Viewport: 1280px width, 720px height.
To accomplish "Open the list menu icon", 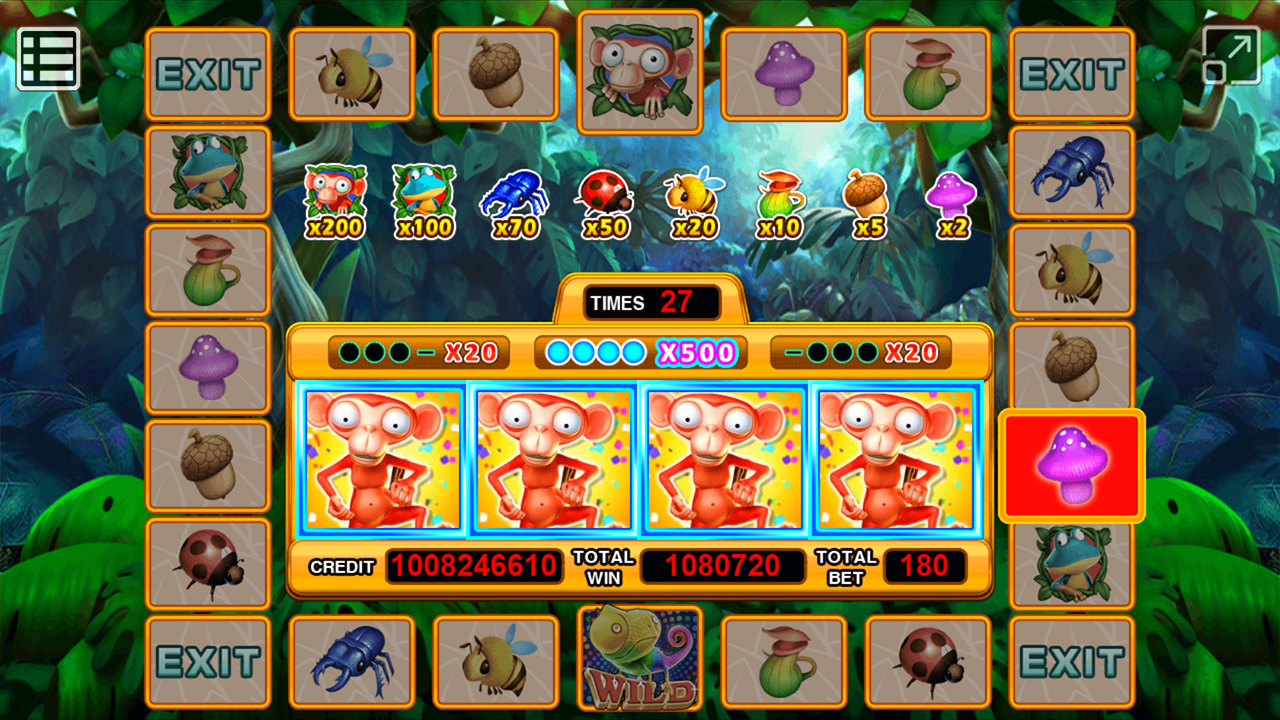I will tap(48, 59).
